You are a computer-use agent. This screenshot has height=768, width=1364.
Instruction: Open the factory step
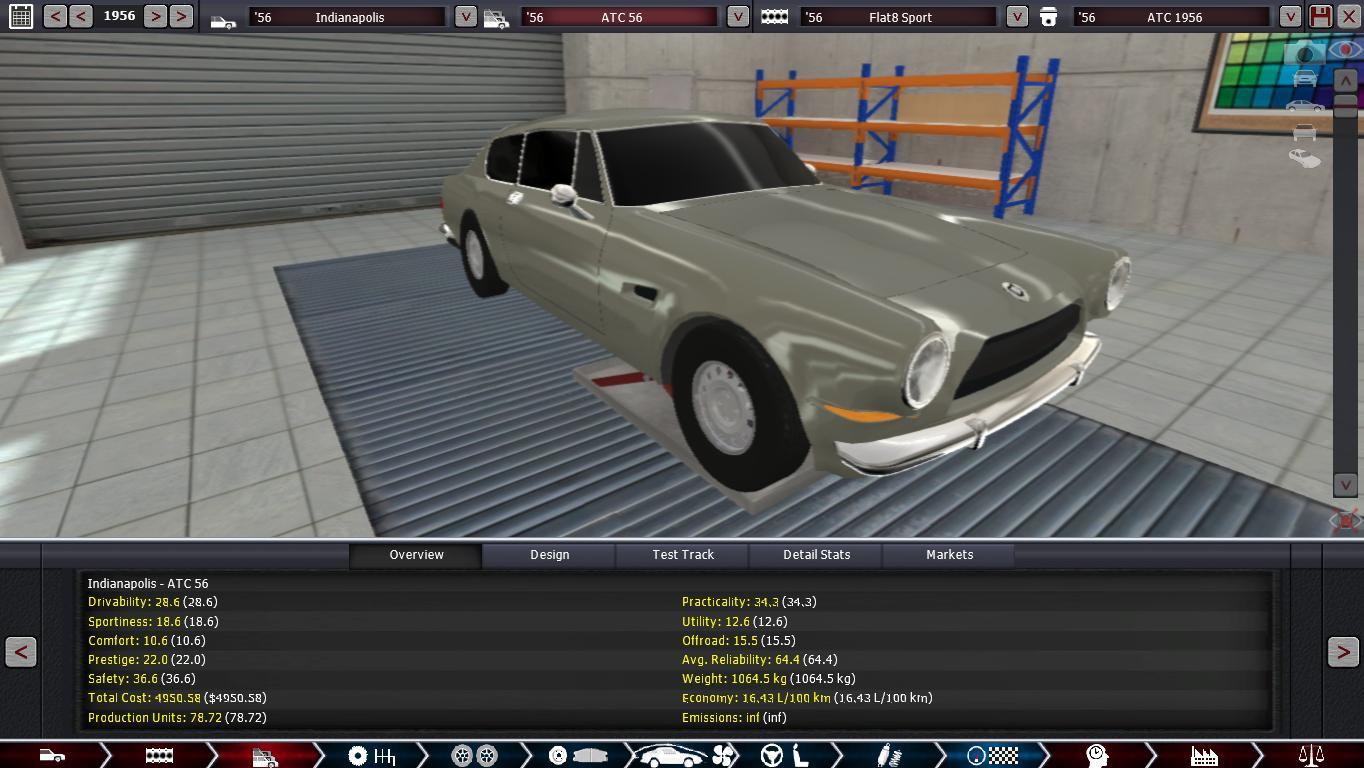click(x=1203, y=756)
